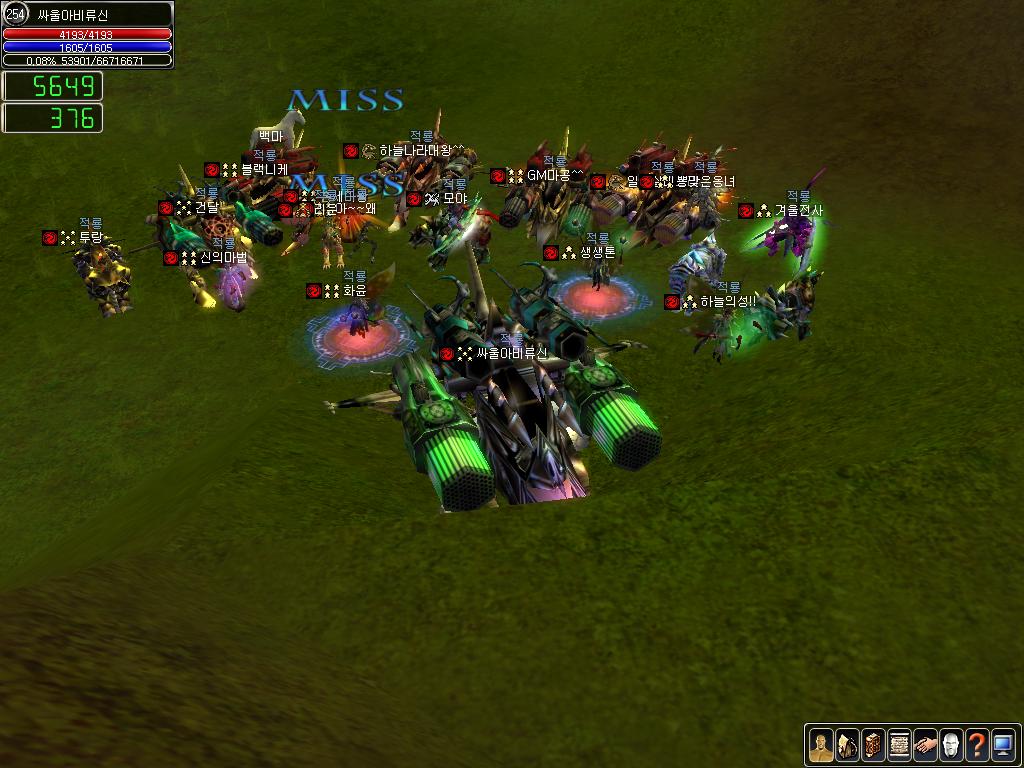The height and width of the screenshot is (768, 1024).
Task: Open help with the question mark icon
Action: (977, 745)
